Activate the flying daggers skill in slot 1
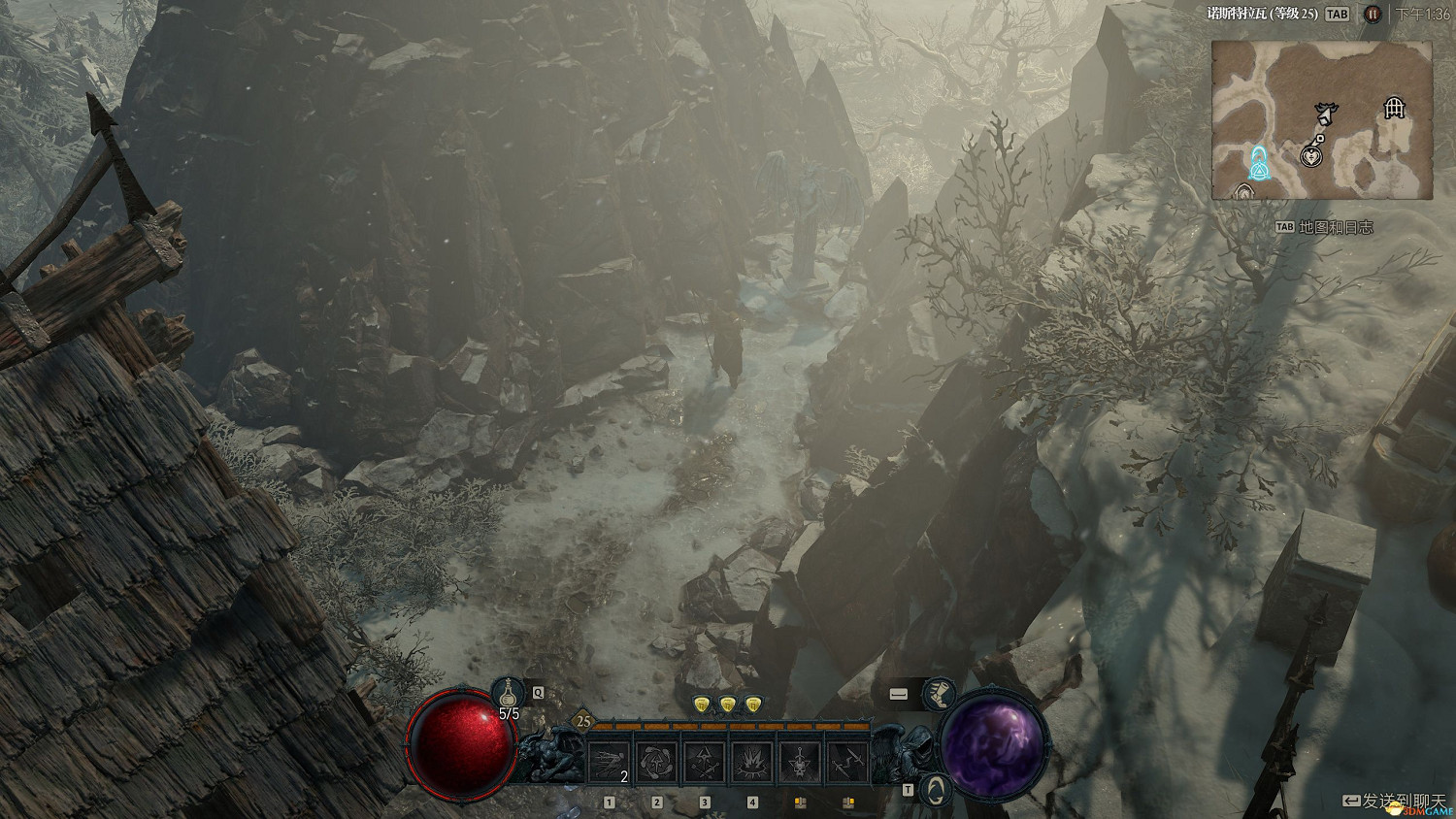Viewport: 1456px width, 819px height. pyautogui.click(x=609, y=762)
